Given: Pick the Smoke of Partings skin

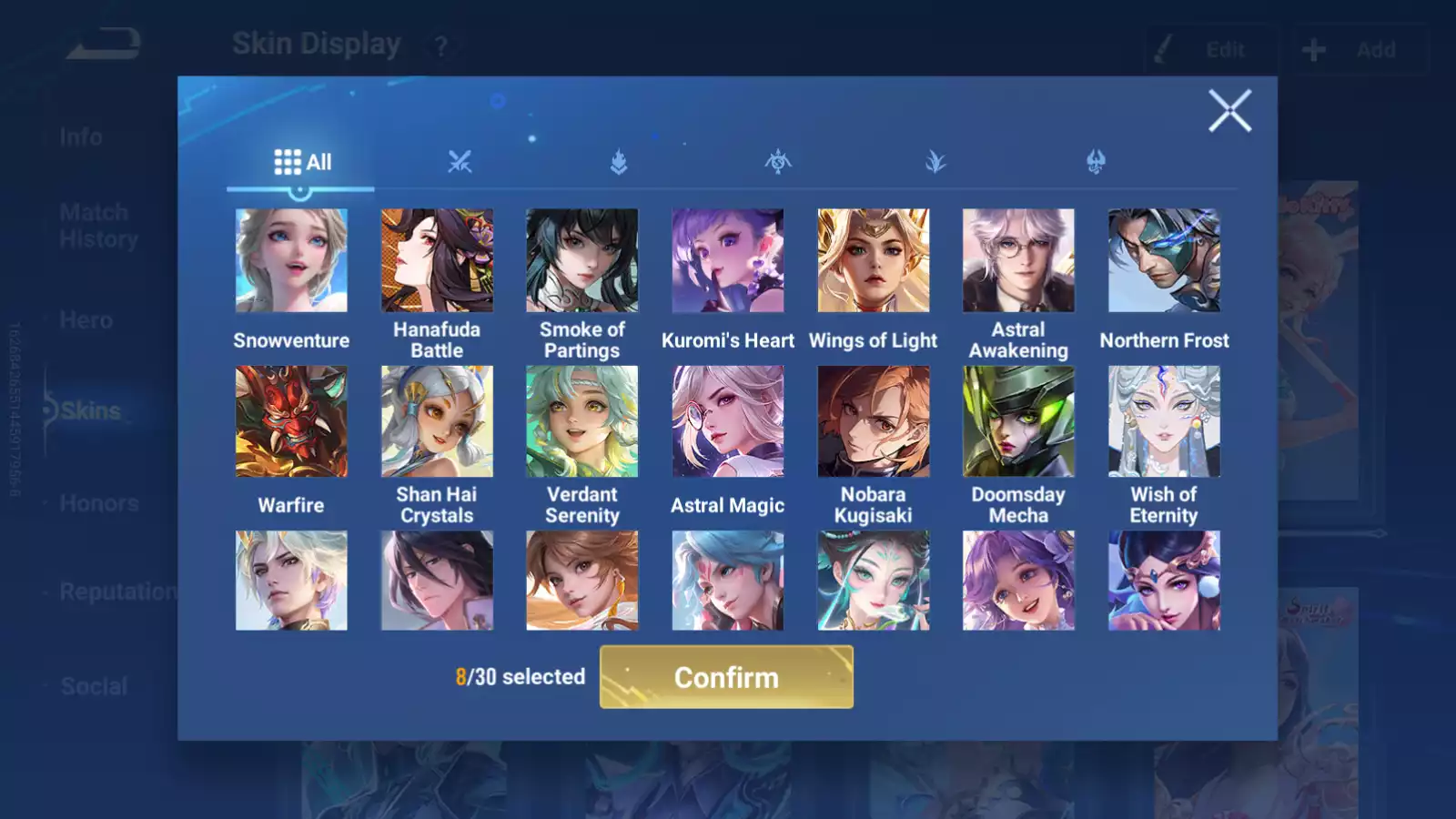Looking at the screenshot, I should coord(582,260).
